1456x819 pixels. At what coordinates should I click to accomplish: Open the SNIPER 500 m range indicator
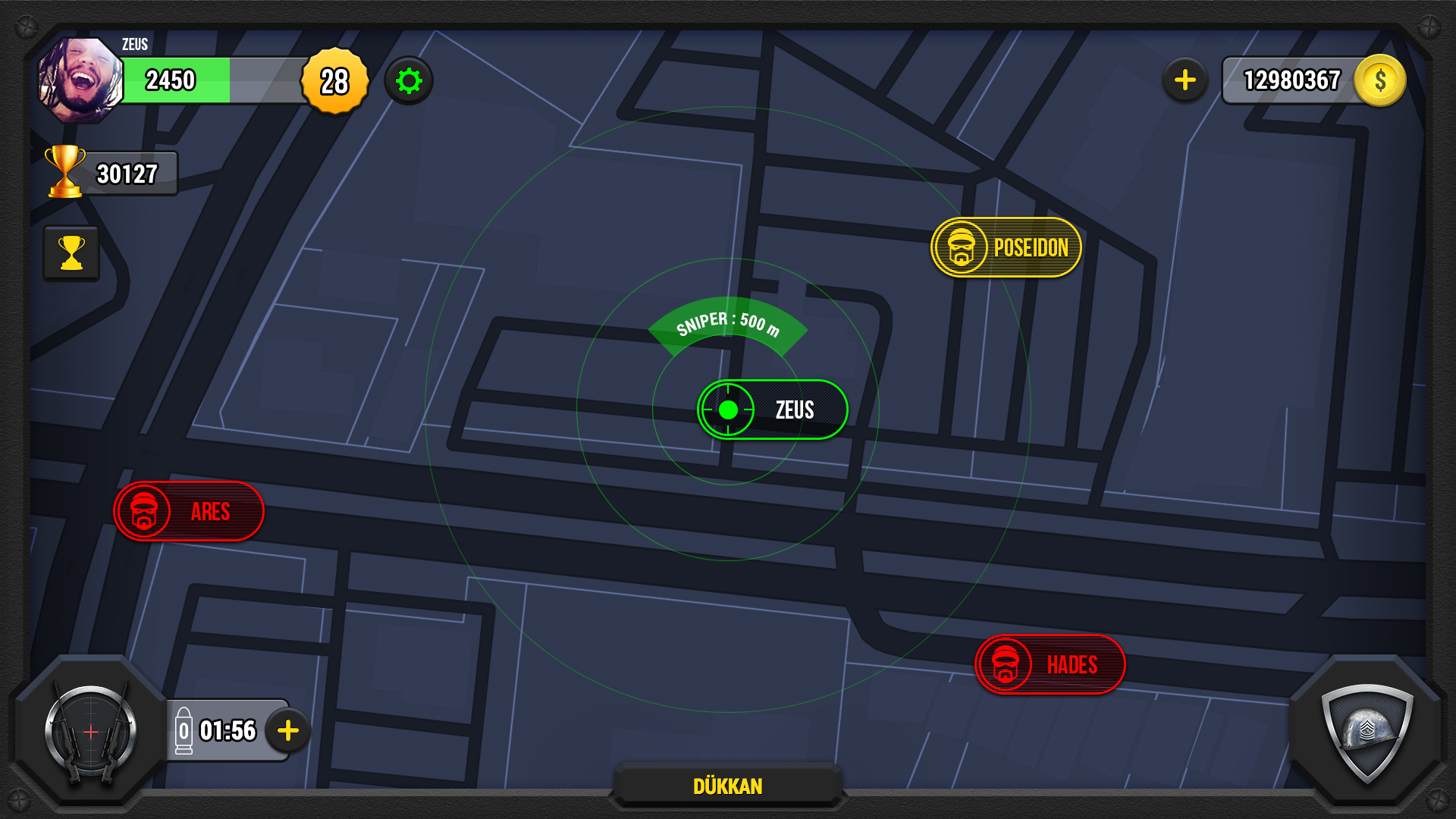click(727, 326)
